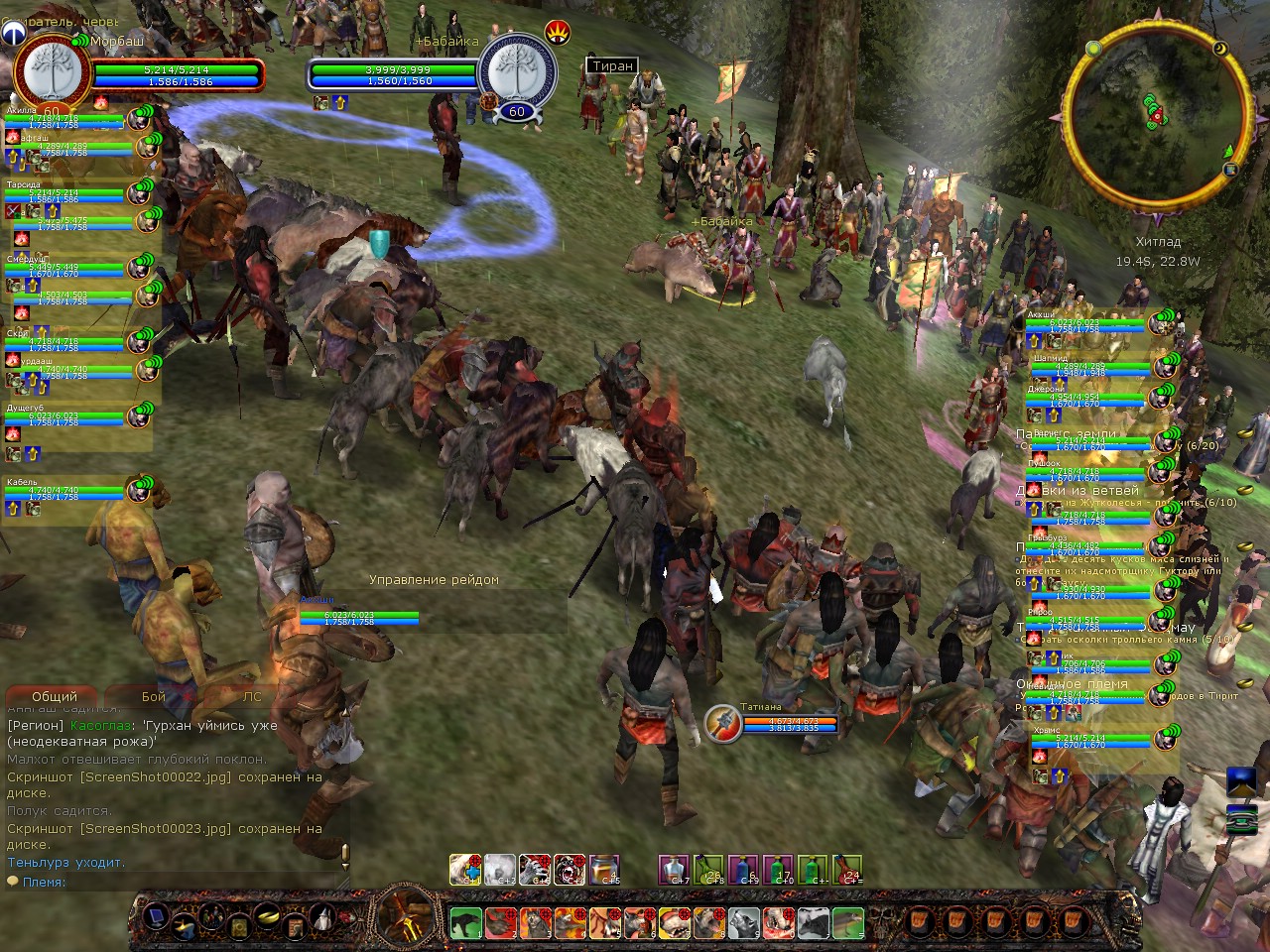This screenshot has width=1270, height=952.
Task: Switch to the ЛС chat tab
Action: 253,697
